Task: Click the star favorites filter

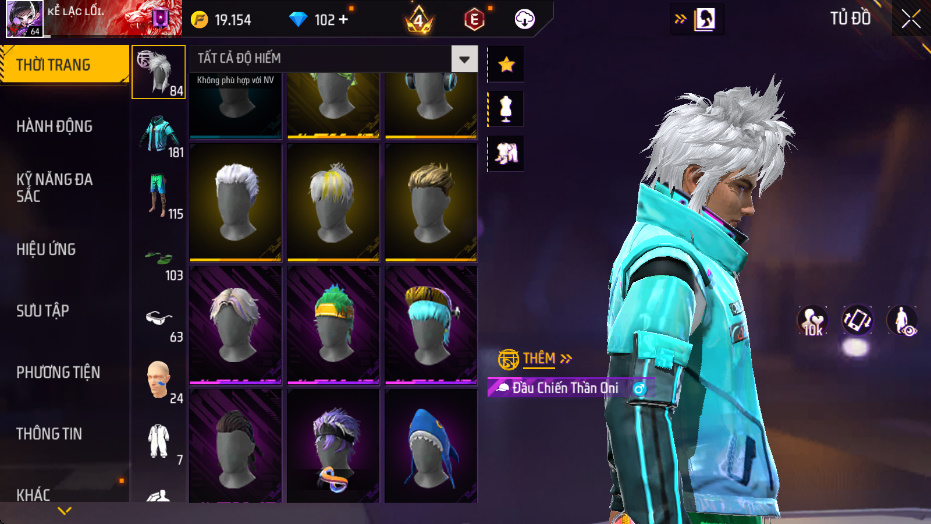Action: pos(506,64)
